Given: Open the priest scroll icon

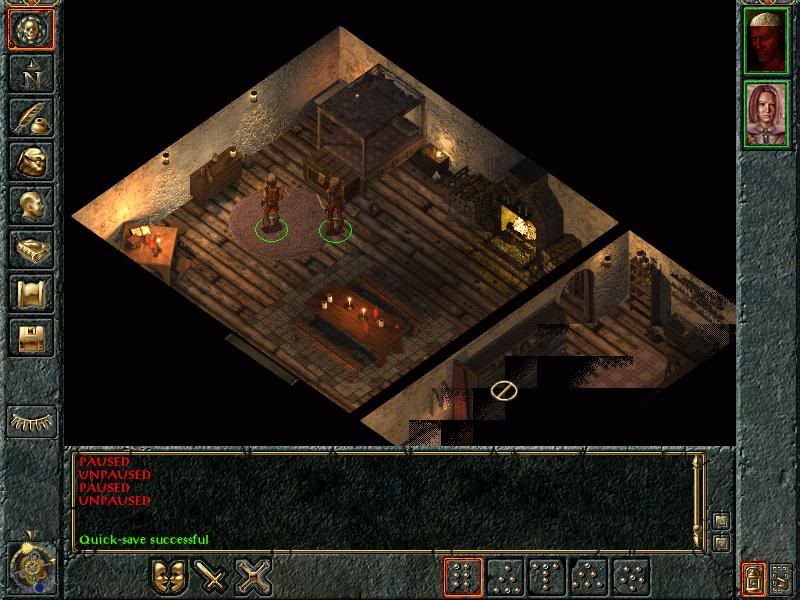Looking at the screenshot, I should pos(30,293).
